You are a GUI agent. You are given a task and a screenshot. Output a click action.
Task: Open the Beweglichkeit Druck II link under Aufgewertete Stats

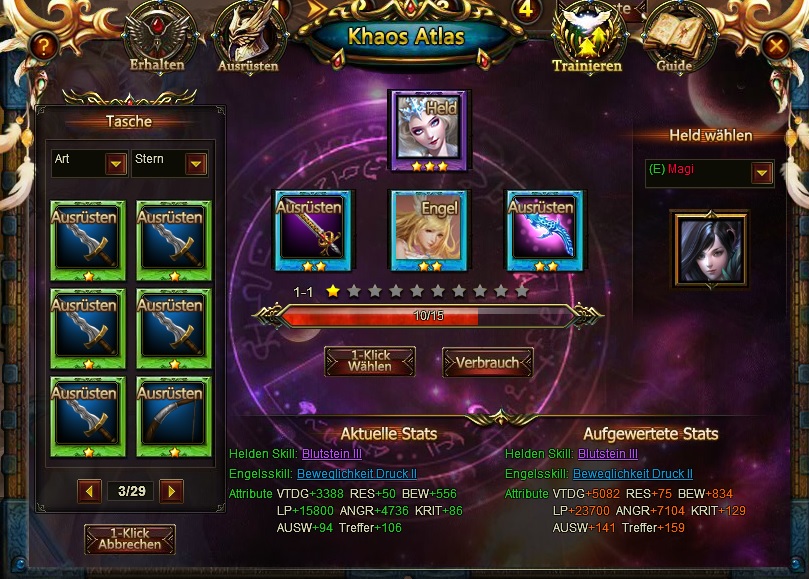pyautogui.click(x=633, y=474)
